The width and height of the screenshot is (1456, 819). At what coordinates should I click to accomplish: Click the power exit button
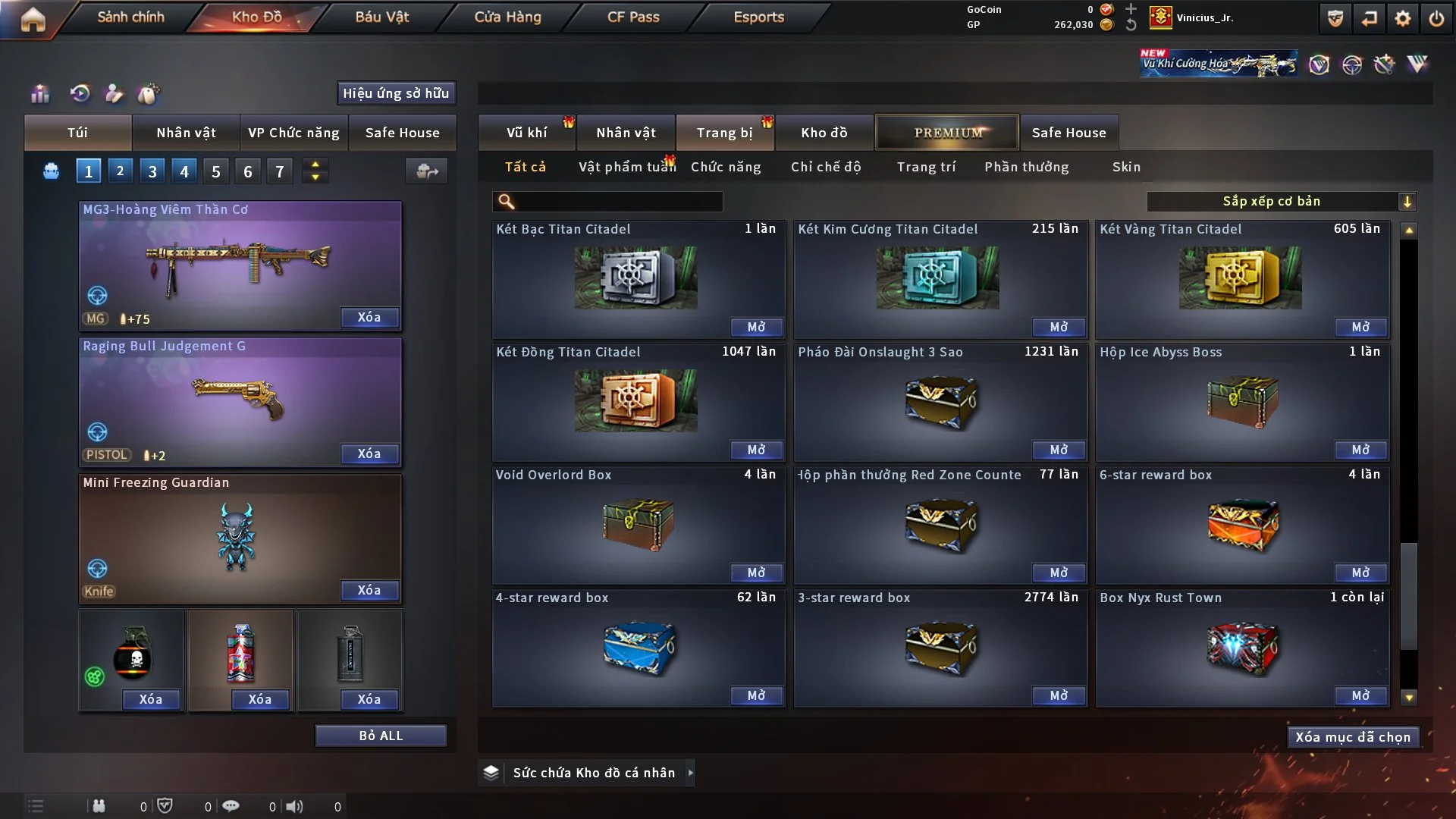tap(1436, 18)
